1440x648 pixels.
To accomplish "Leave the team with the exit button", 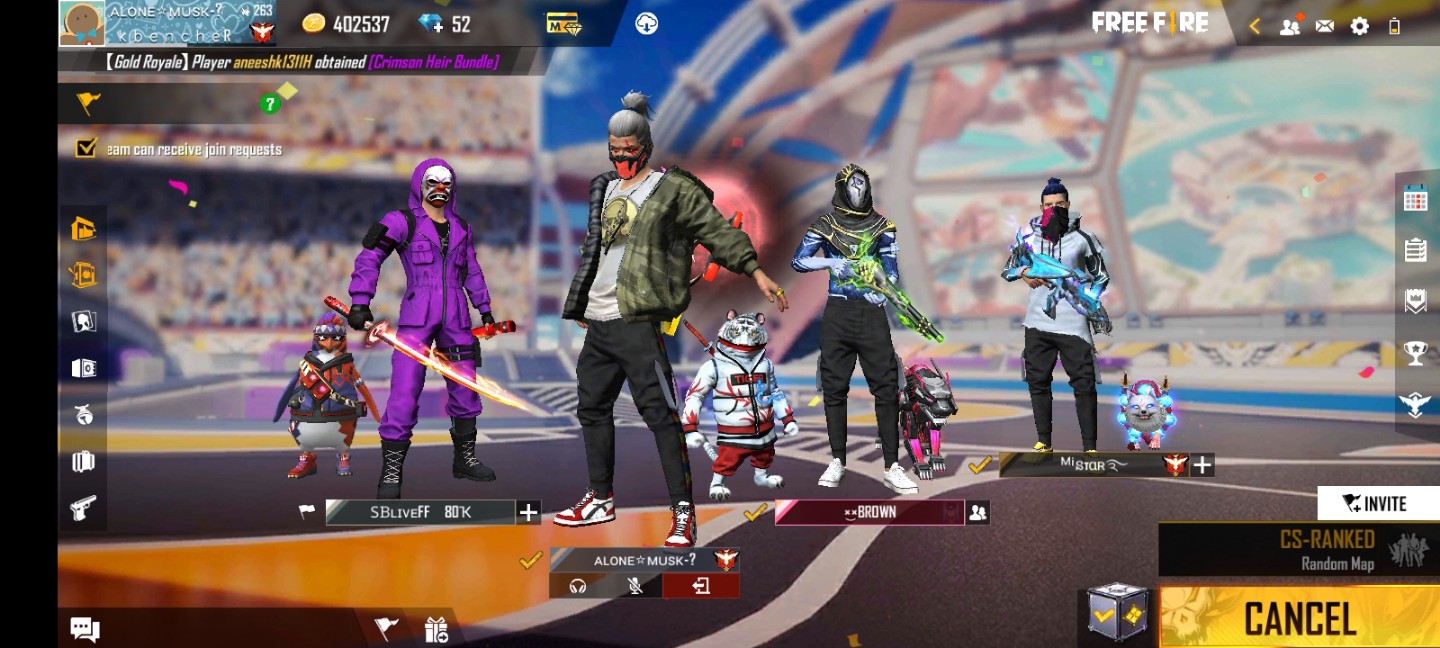I will (700, 586).
